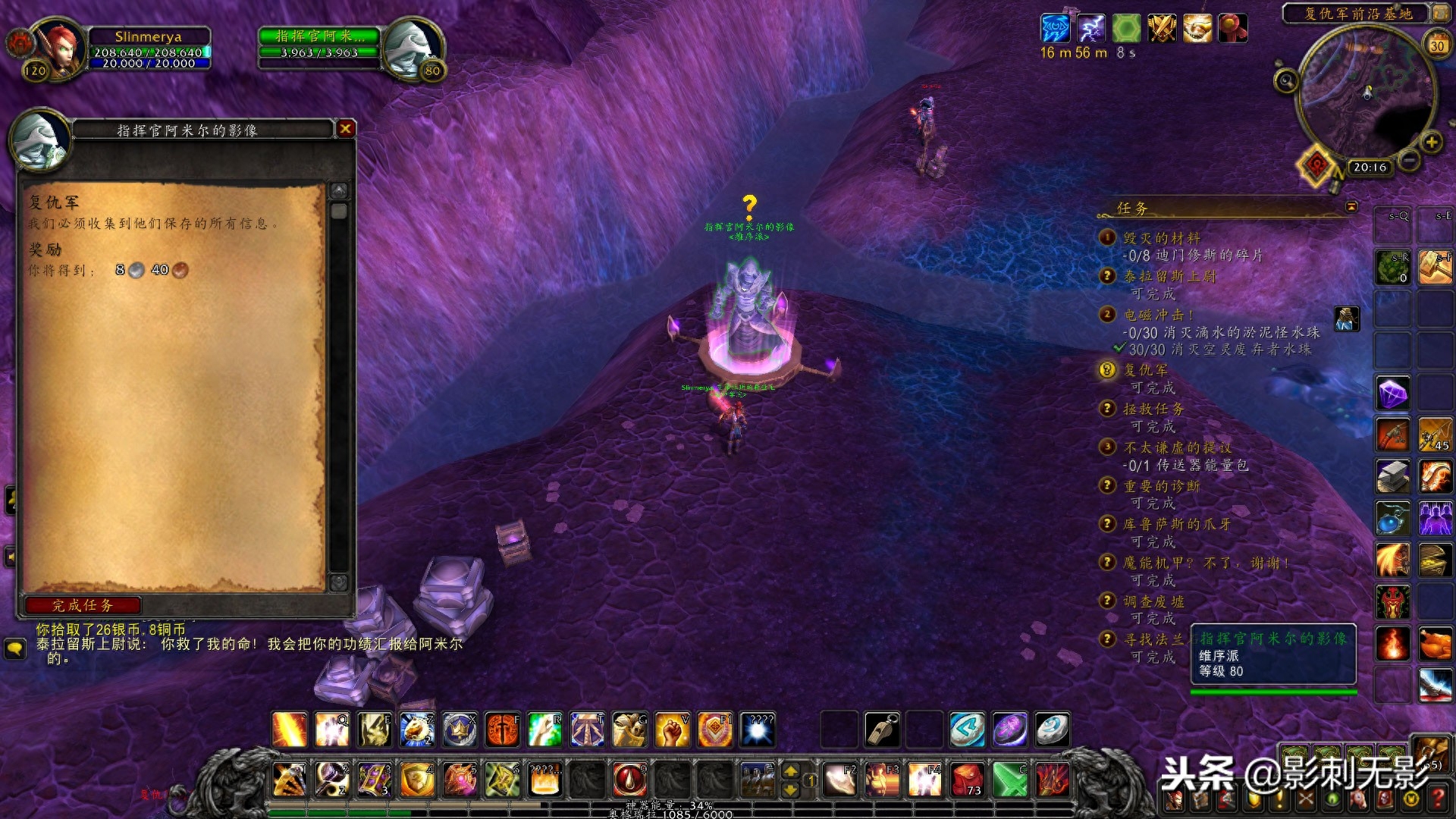
Task: Close the quest dialogue window
Action: 346,129
